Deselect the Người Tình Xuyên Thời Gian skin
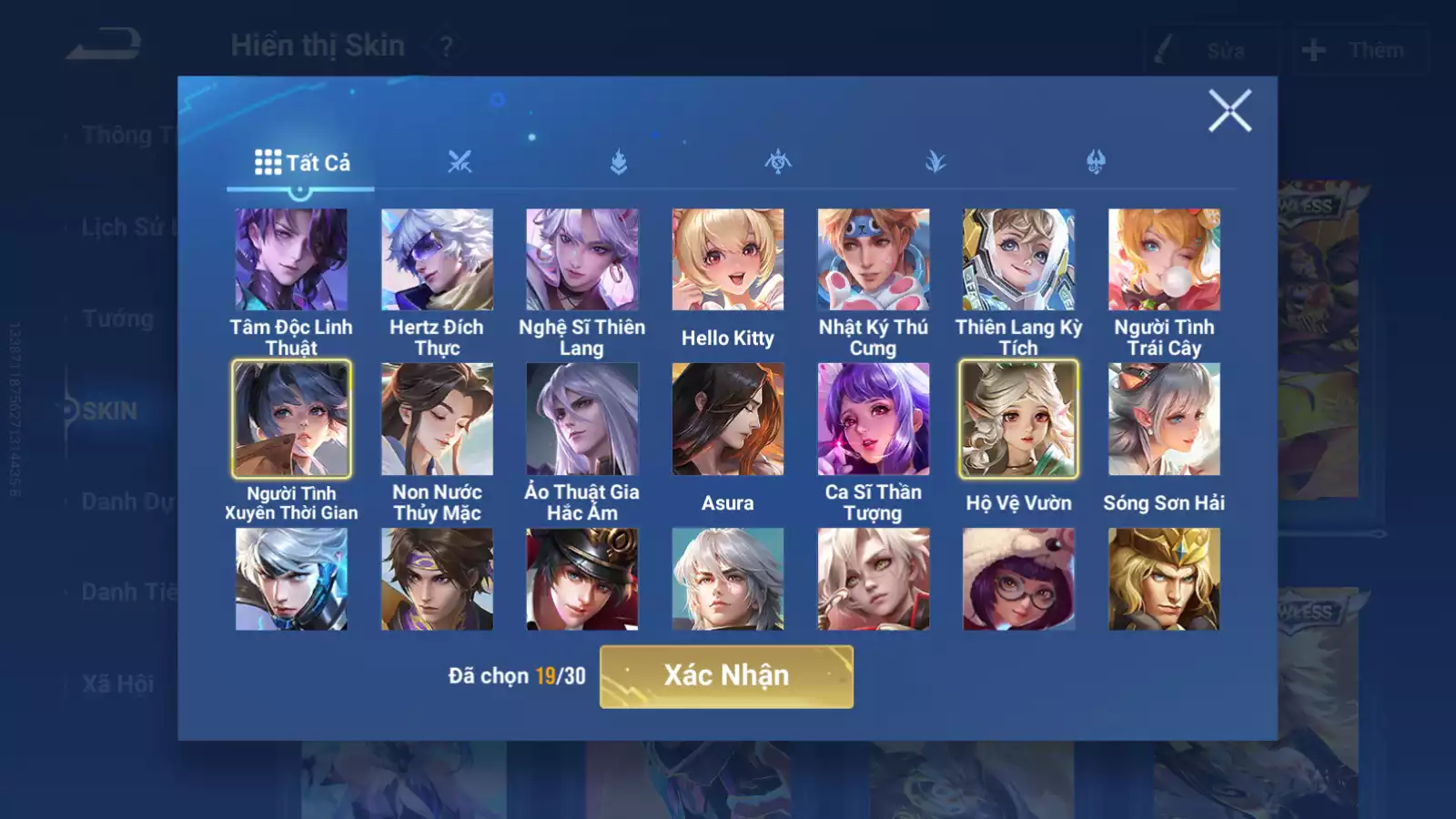The image size is (1456, 819). tap(291, 420)
